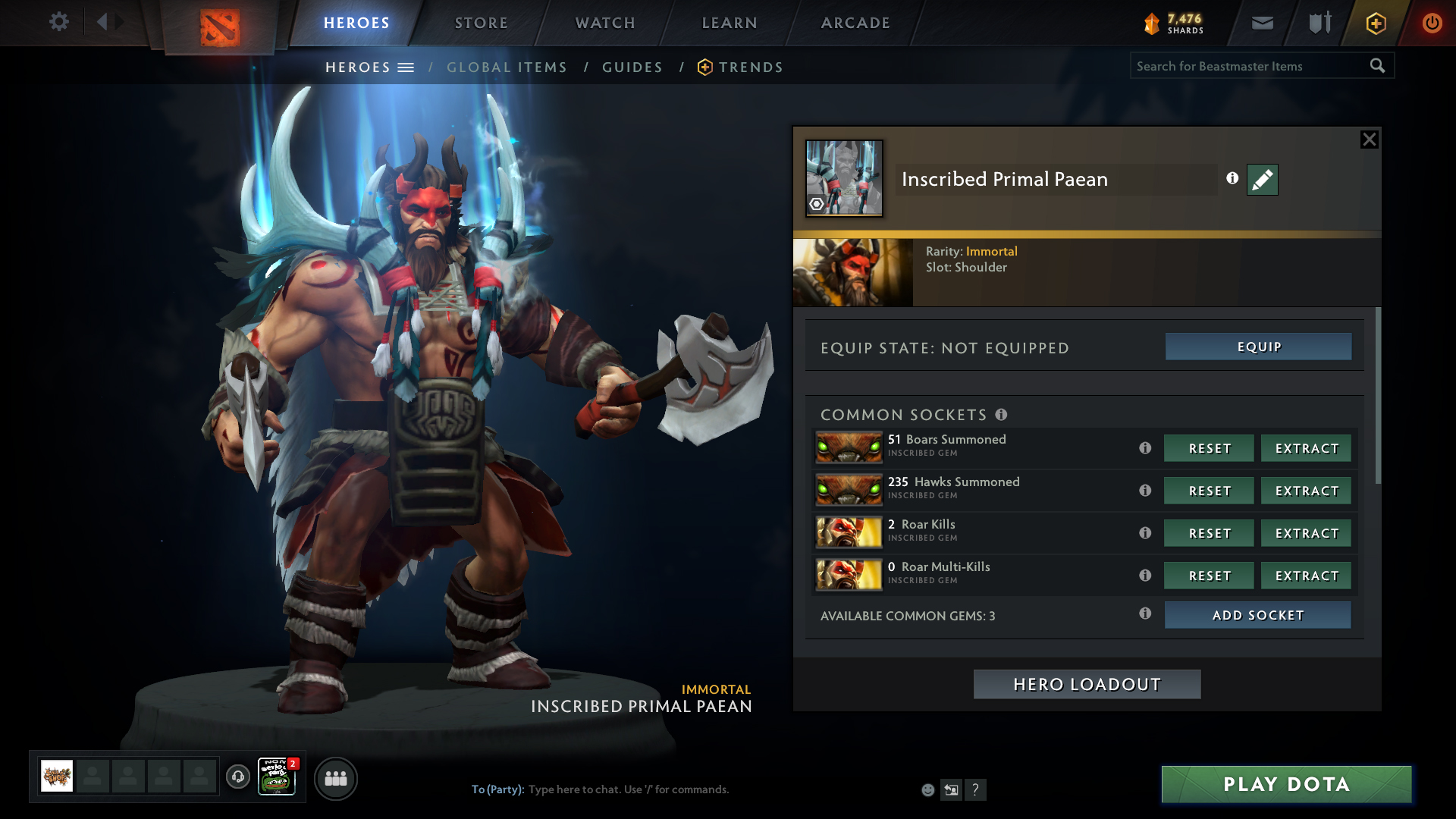Extract the Hawks Summoned gem

point(1306,491)
